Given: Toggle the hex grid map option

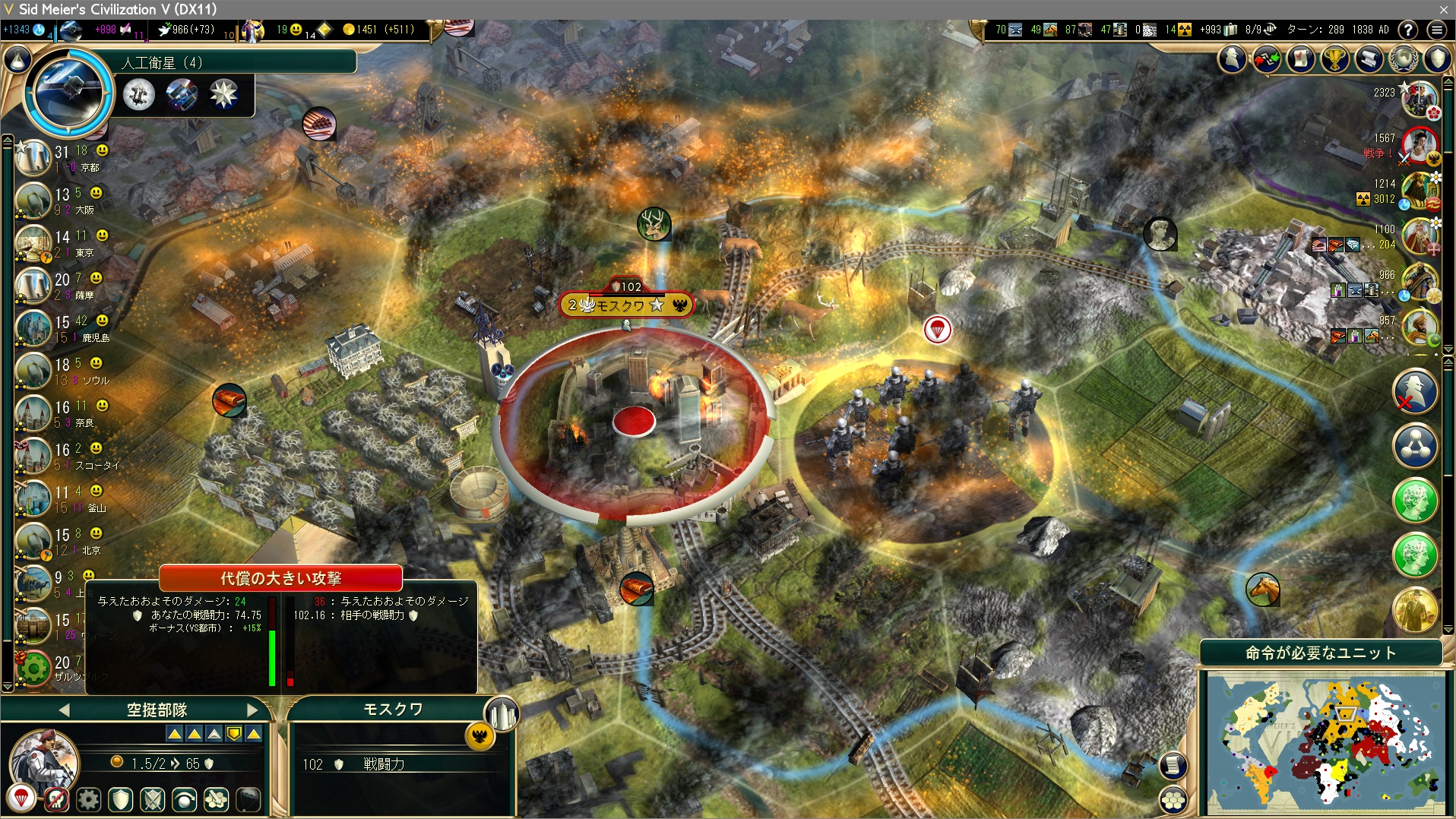Looking at the screenshot, I should [1173, 800].
